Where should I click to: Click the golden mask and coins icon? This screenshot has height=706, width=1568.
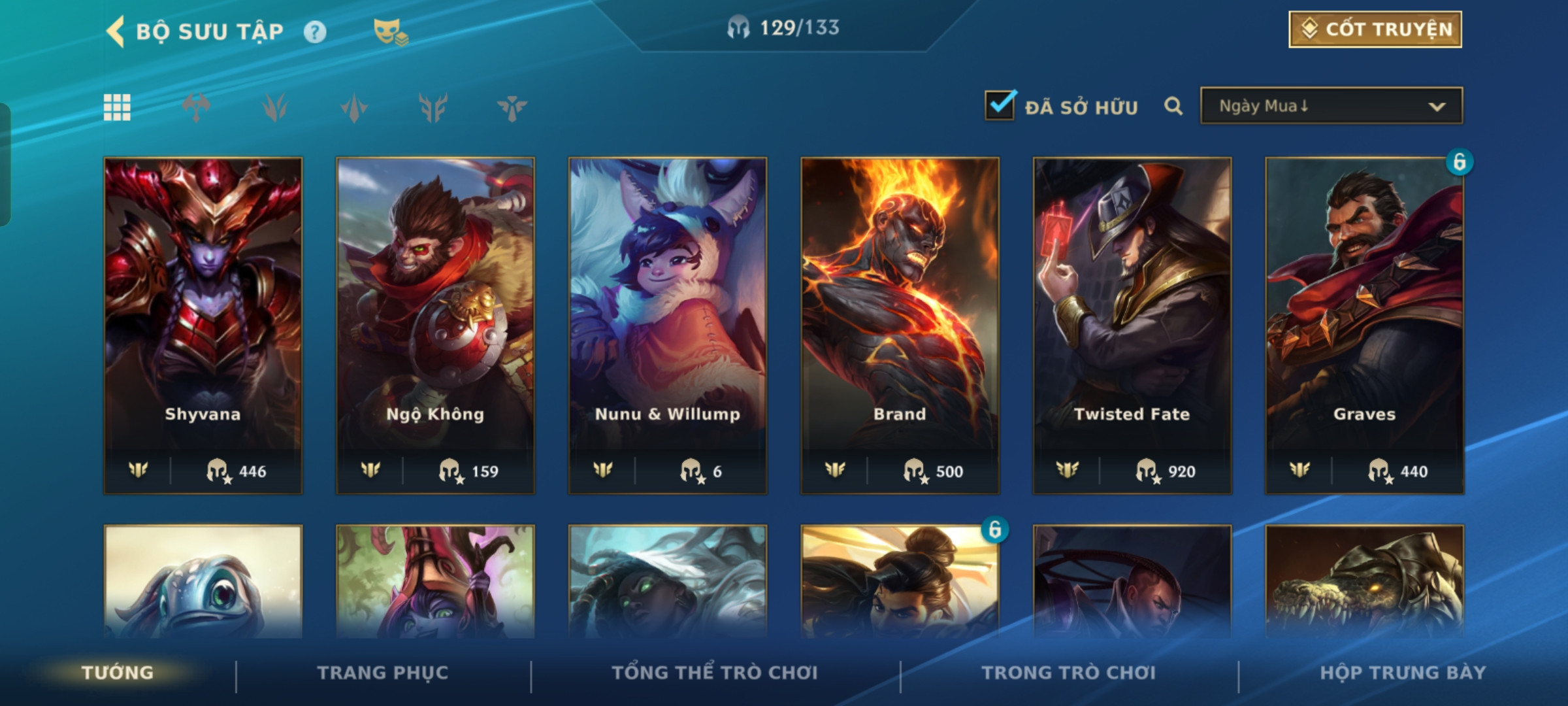(390, 31)
